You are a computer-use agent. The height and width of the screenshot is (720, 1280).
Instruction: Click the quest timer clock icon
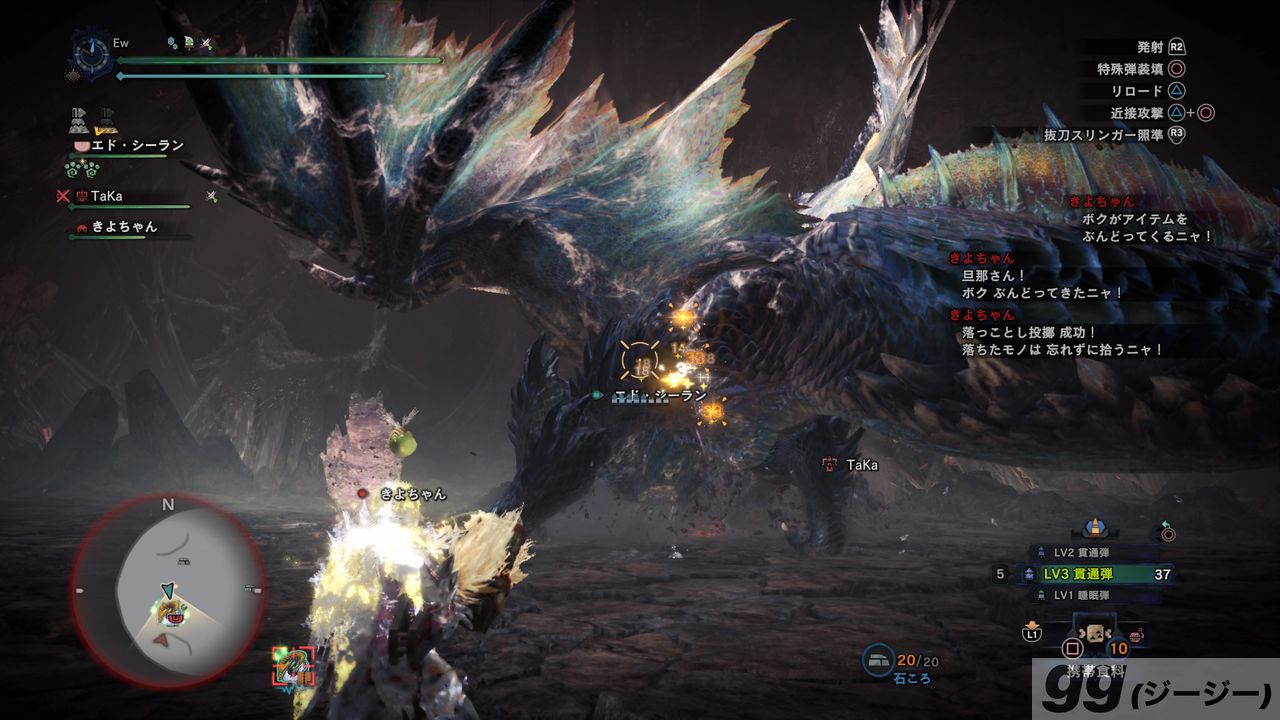(x=93, y=52)
